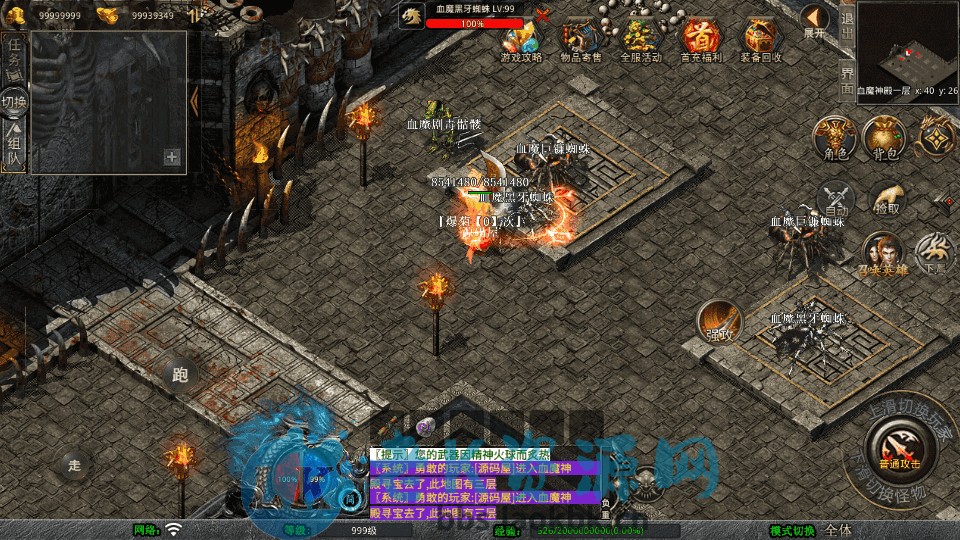Click the 界面 interface tab
This screenshot has height=540, width=960.
(846, 76)
